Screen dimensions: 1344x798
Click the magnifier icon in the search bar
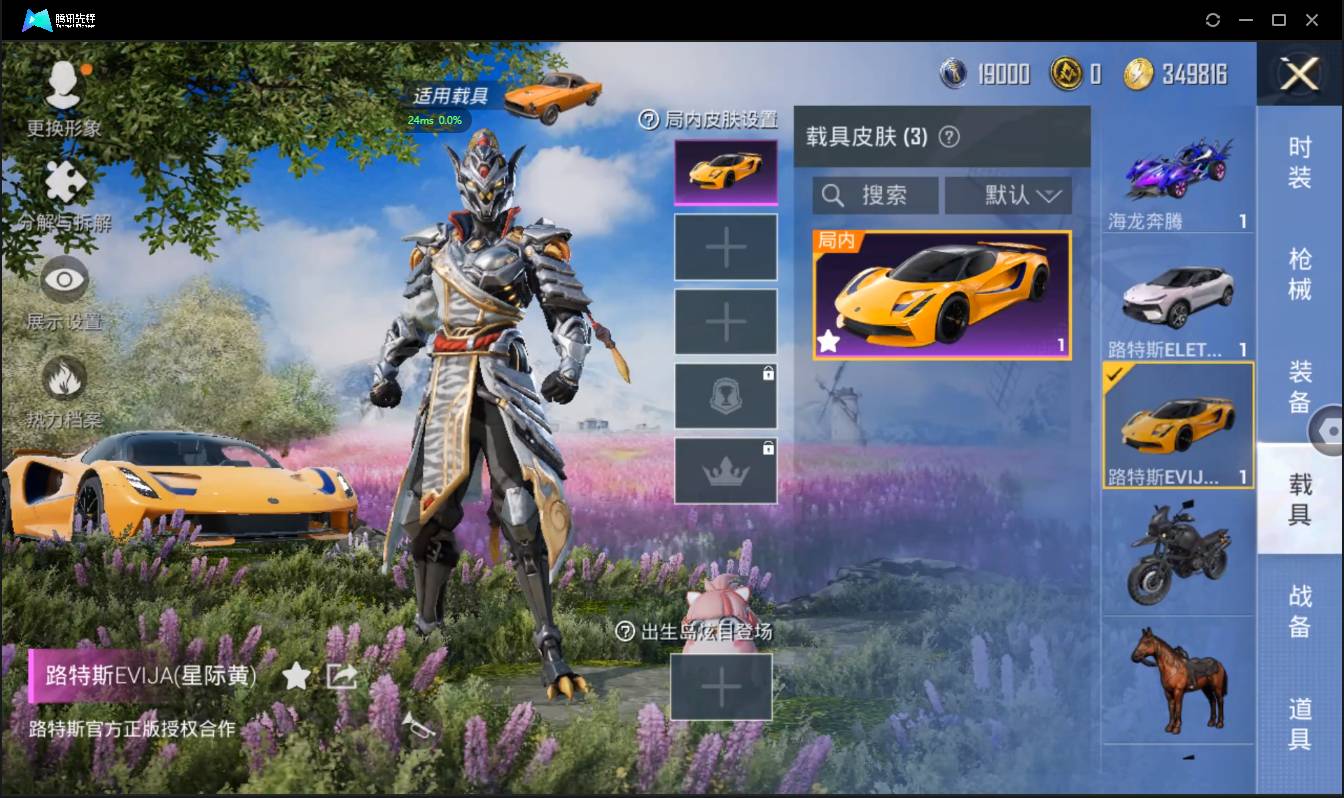[833, 195]
